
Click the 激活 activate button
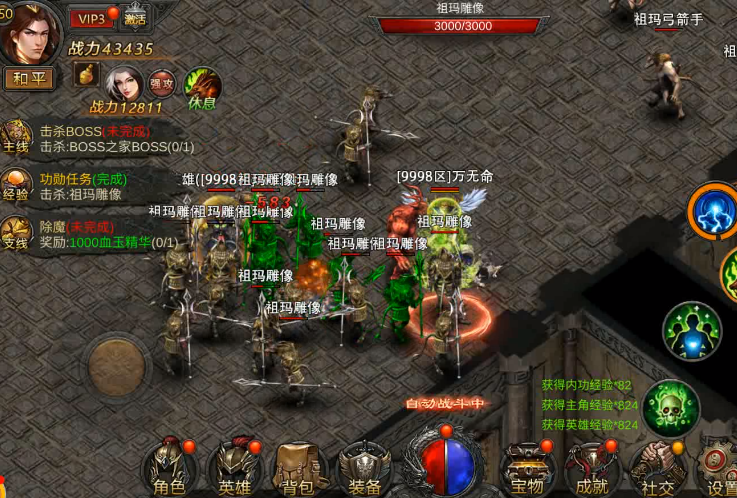click(135, 18)
